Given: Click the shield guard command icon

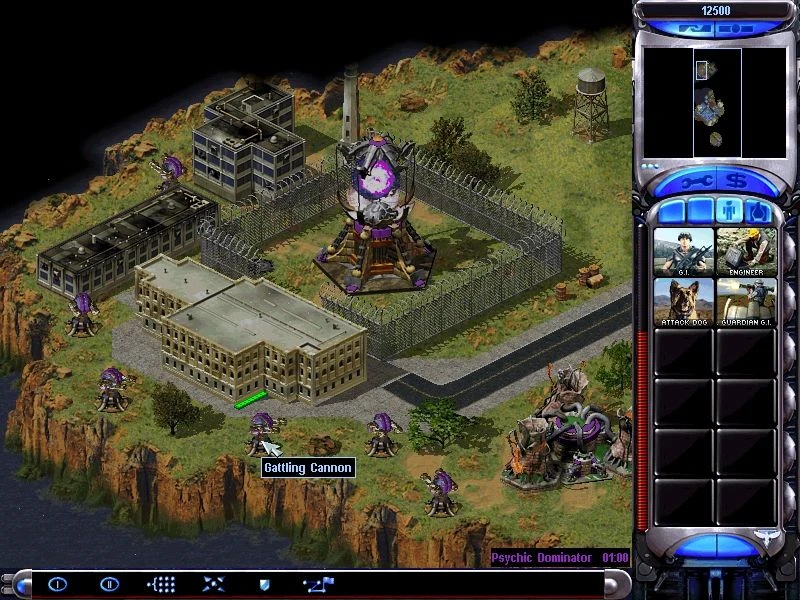Looking at the screenshot, I should pos(264,584).
